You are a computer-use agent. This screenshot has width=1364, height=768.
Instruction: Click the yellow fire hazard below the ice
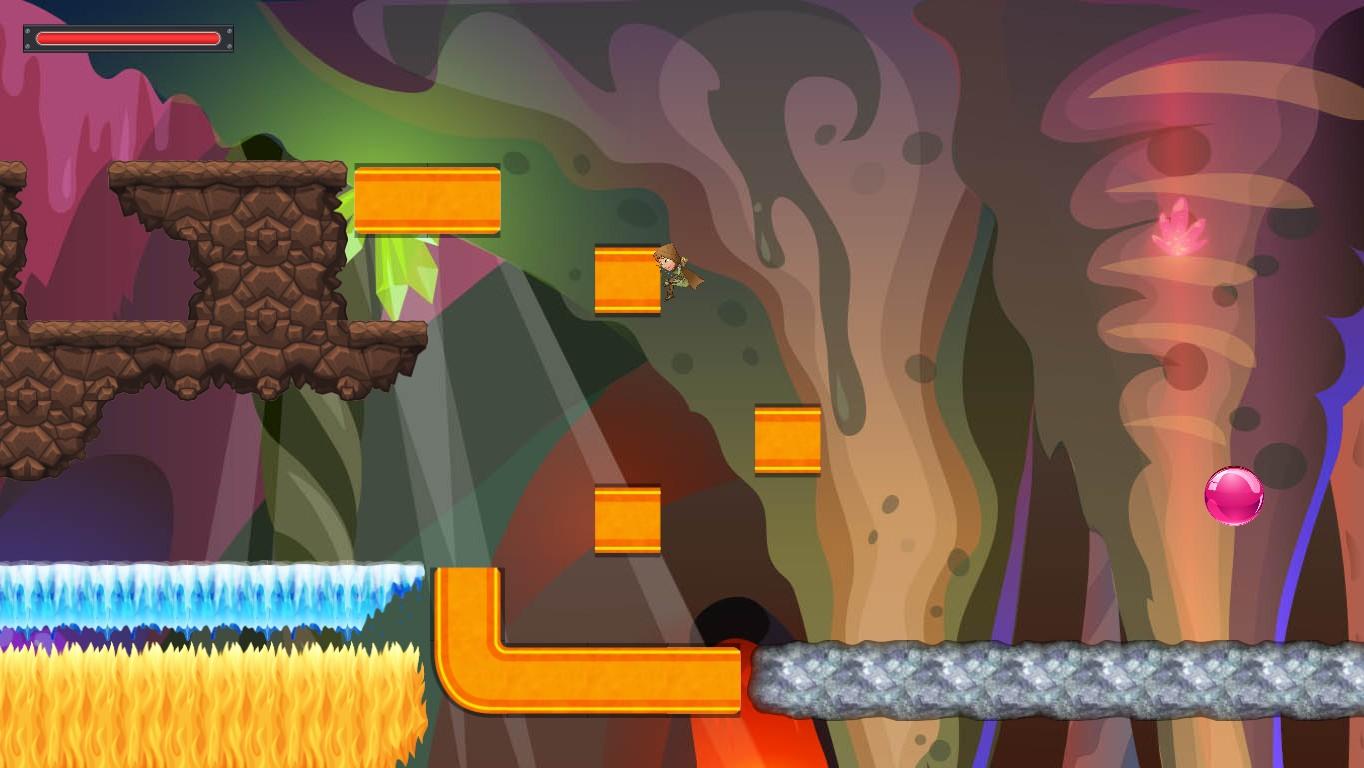(200, 700)
